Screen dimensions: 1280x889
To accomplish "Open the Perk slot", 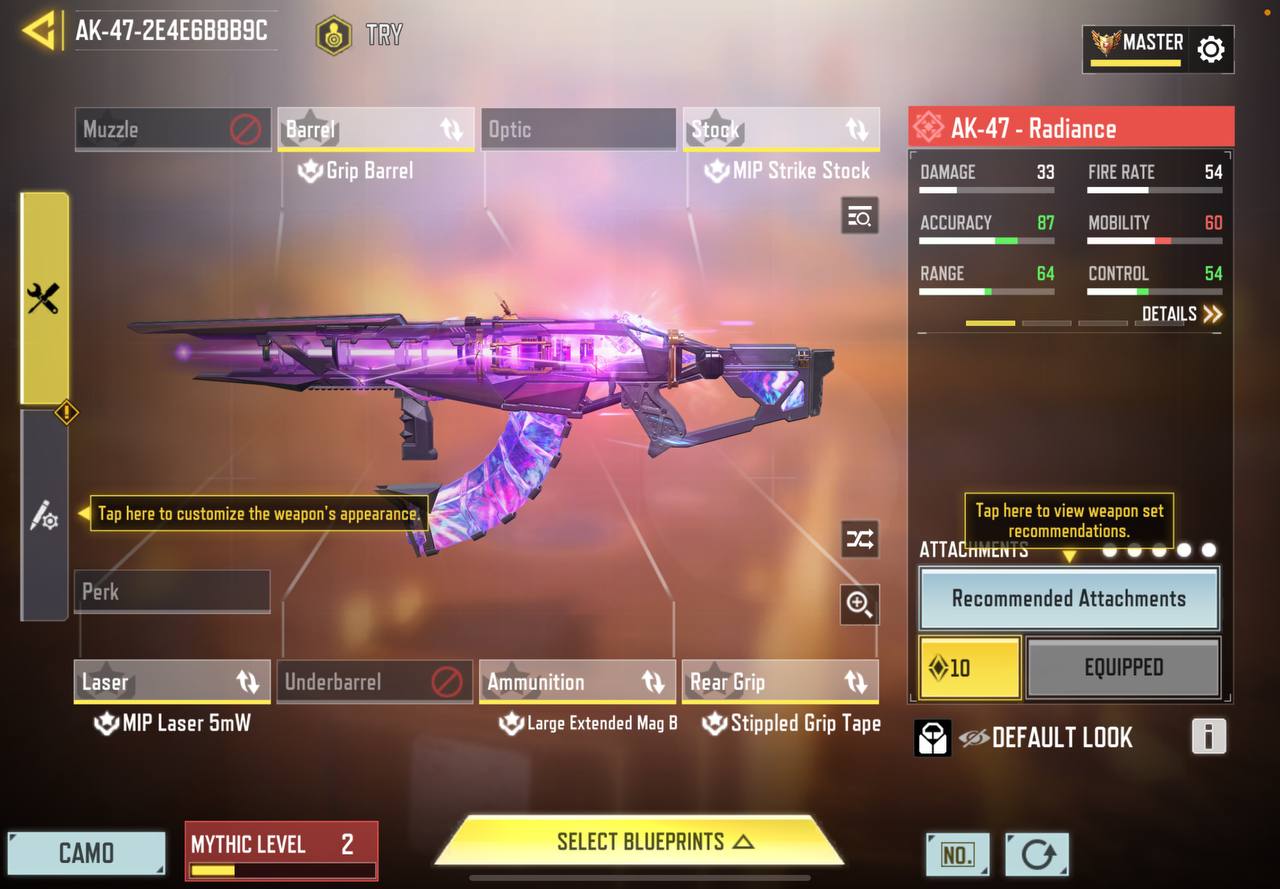I will (x=172, y=591).
